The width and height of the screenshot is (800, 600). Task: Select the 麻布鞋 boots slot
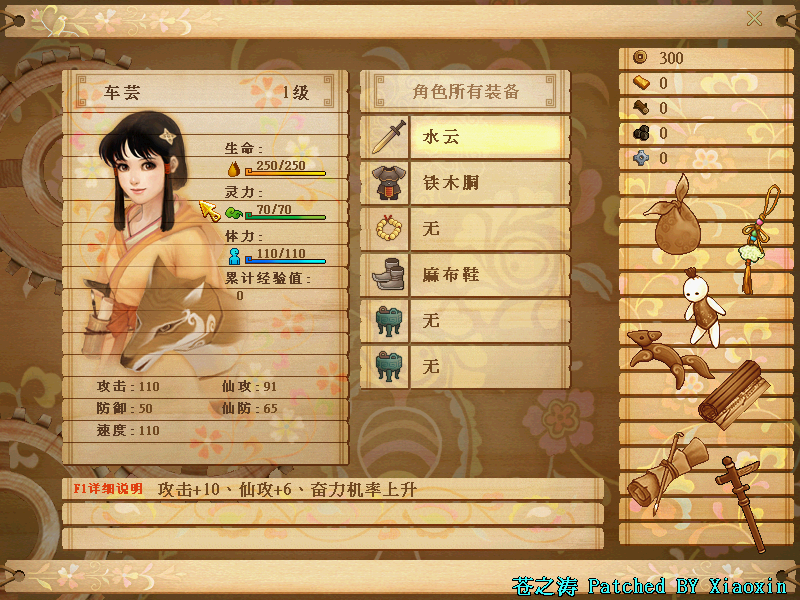click(464, 274)
